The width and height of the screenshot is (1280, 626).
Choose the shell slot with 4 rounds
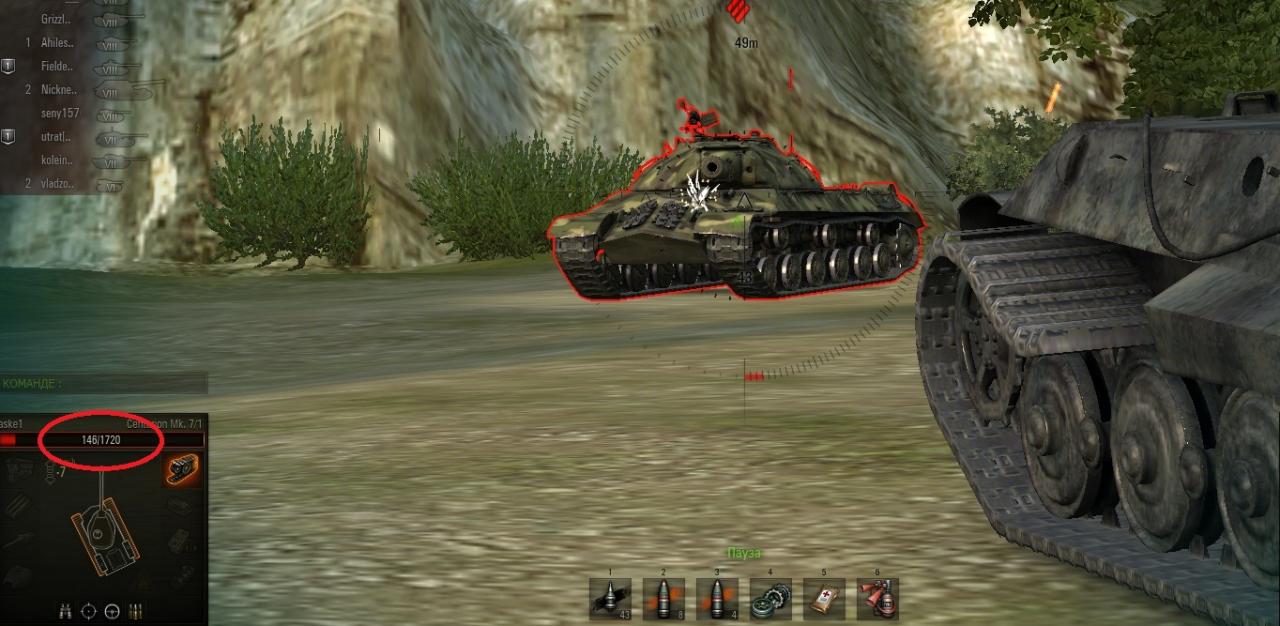[717, 599]
